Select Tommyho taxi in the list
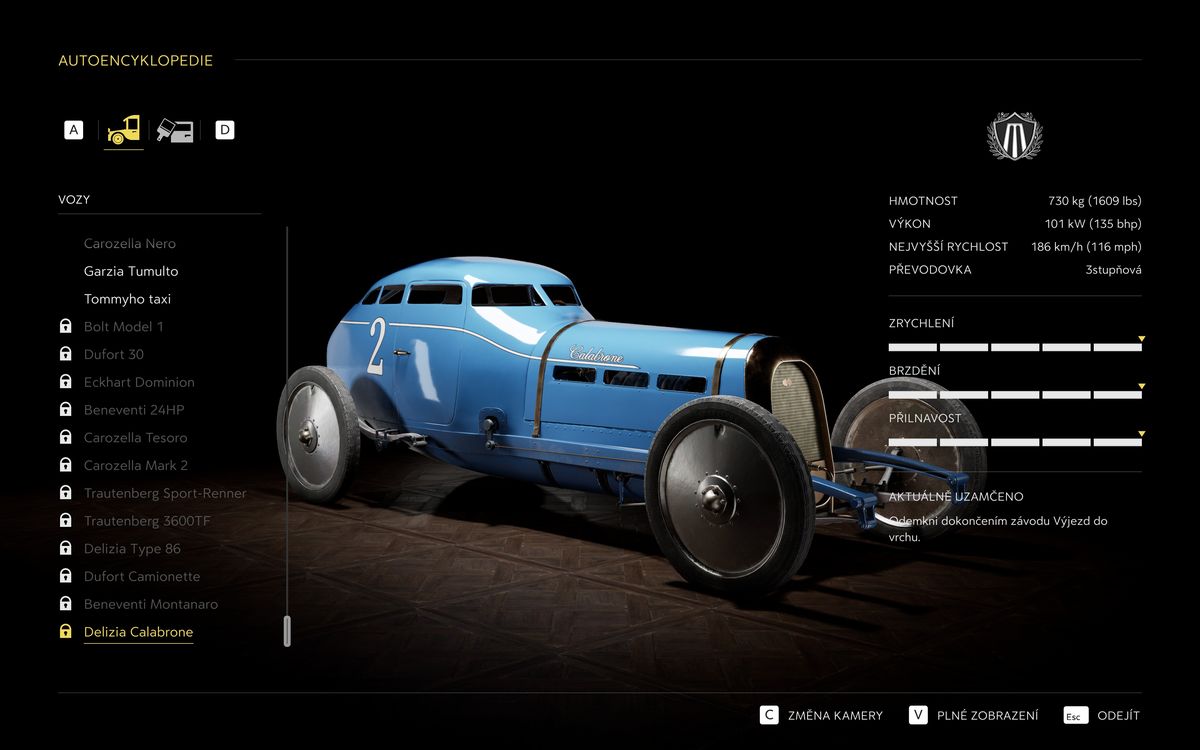 click(x=127, y=299)
